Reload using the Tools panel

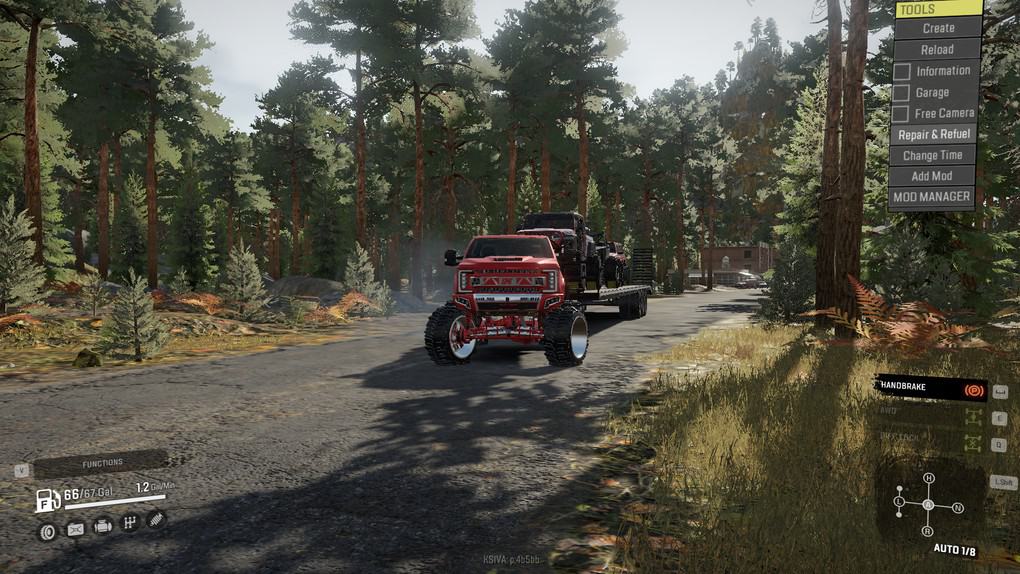tap(937, 49)
